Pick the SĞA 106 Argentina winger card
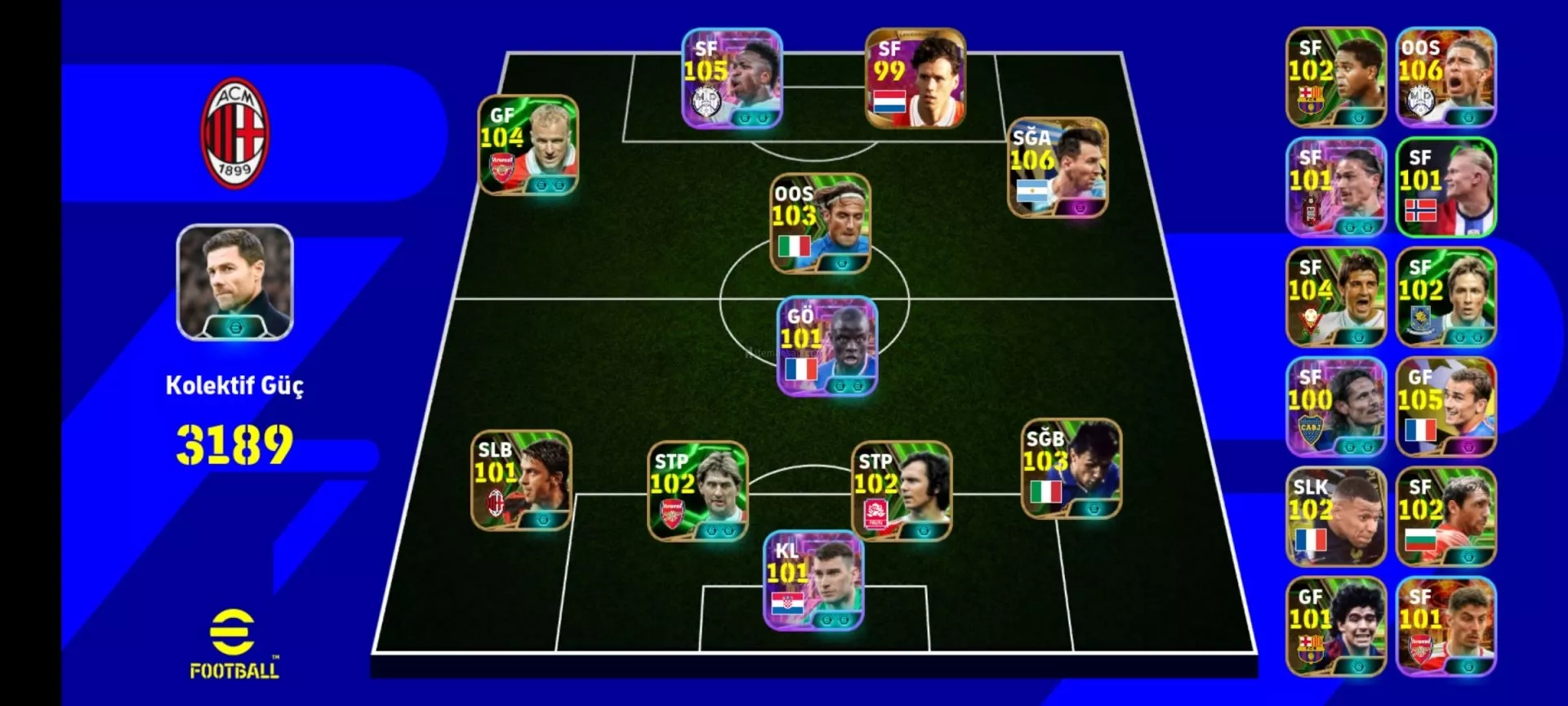 [1058, 168]
